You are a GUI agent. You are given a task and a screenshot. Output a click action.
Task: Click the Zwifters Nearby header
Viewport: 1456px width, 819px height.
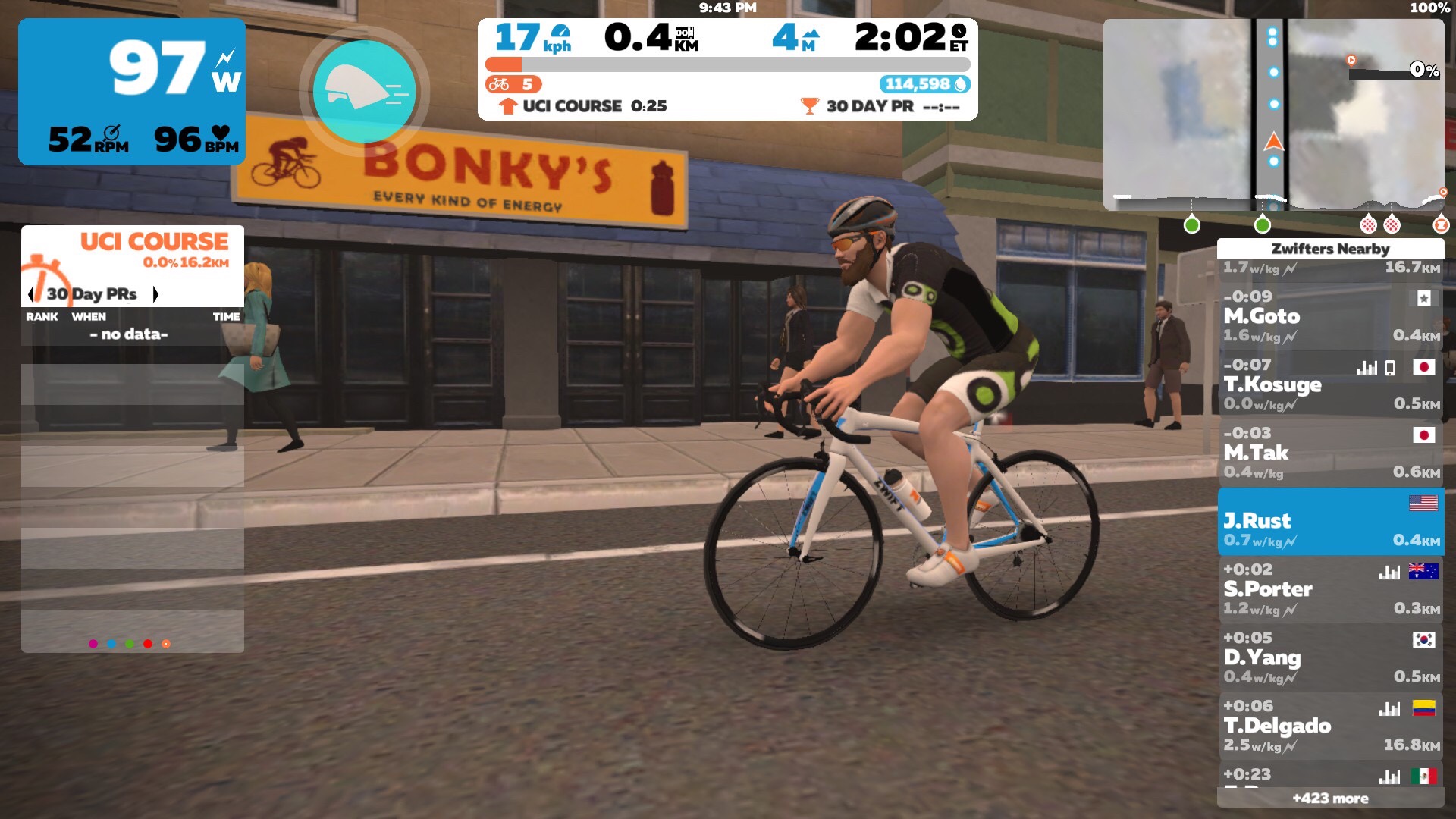pyautogui.click(x=1330, y=249)
